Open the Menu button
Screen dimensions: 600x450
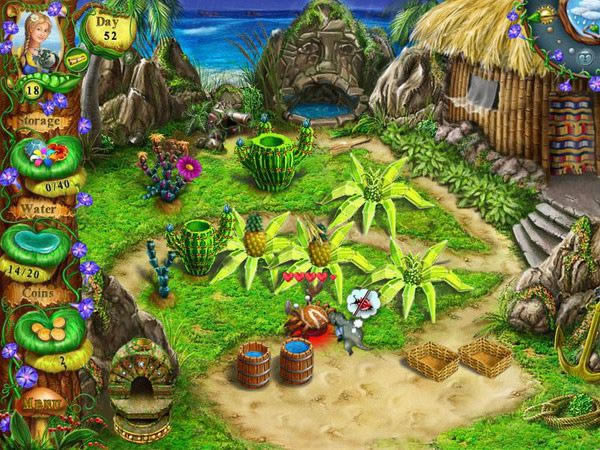[x=39, y=405]
